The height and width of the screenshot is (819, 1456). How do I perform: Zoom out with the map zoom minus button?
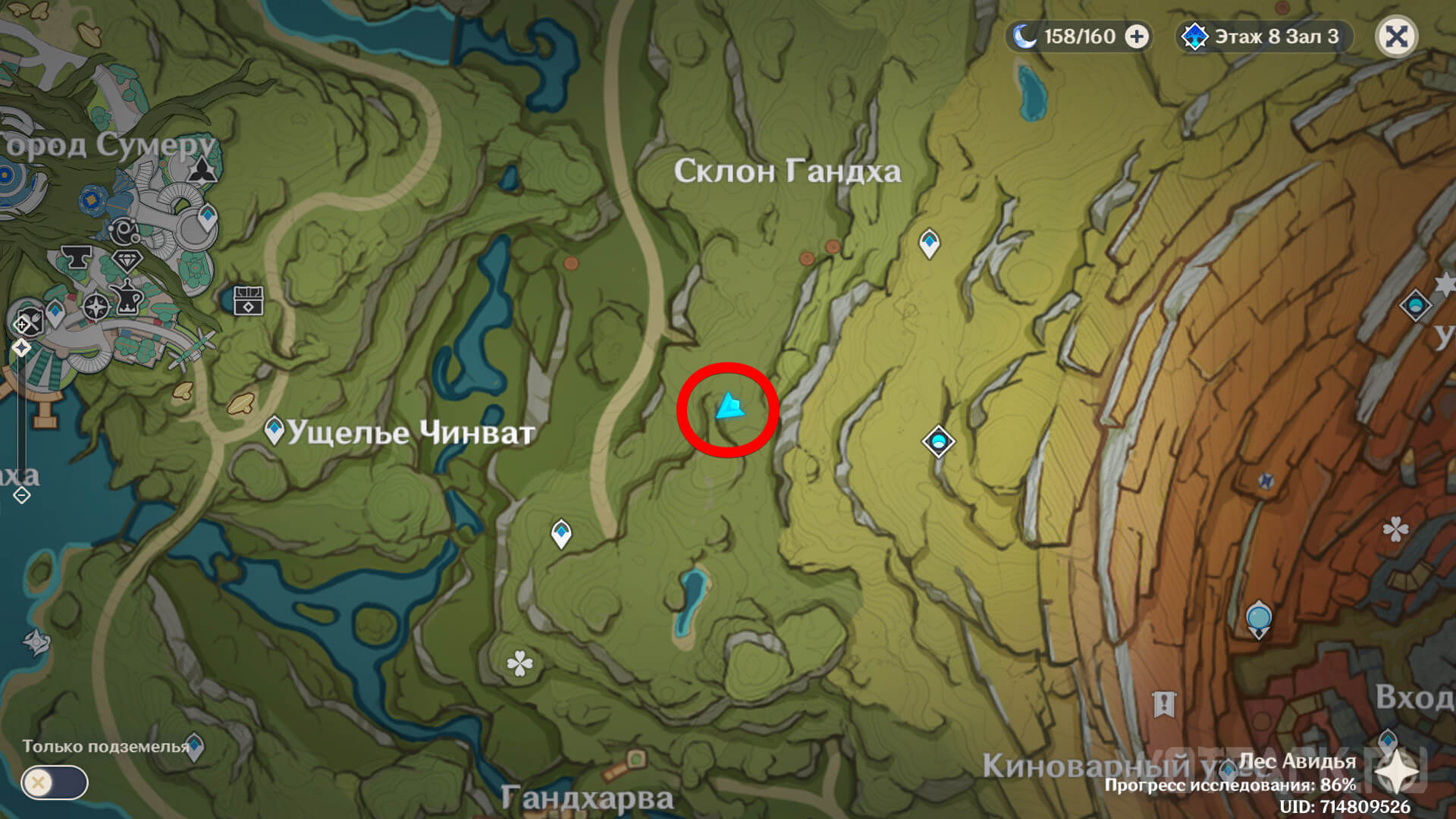coord(21,495)
